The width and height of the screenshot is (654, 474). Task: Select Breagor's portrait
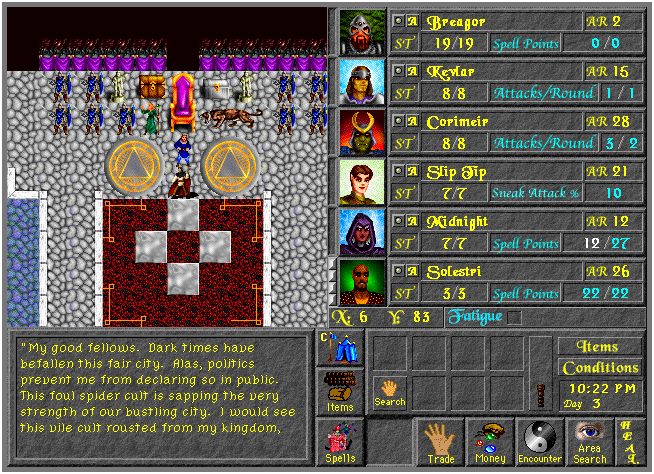coord(361,33)
